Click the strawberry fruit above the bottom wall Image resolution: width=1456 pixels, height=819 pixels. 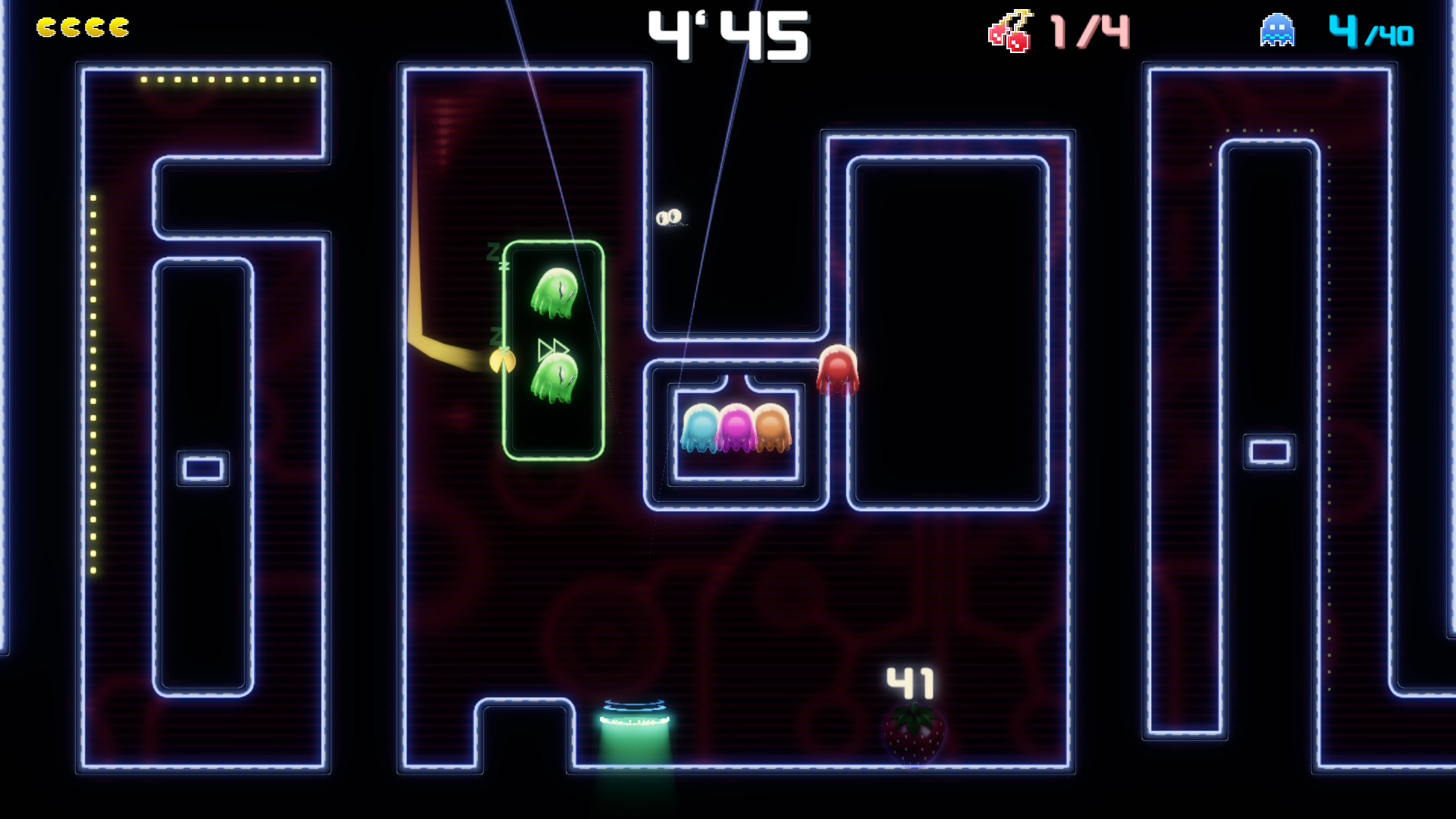(x=912, y=732)
